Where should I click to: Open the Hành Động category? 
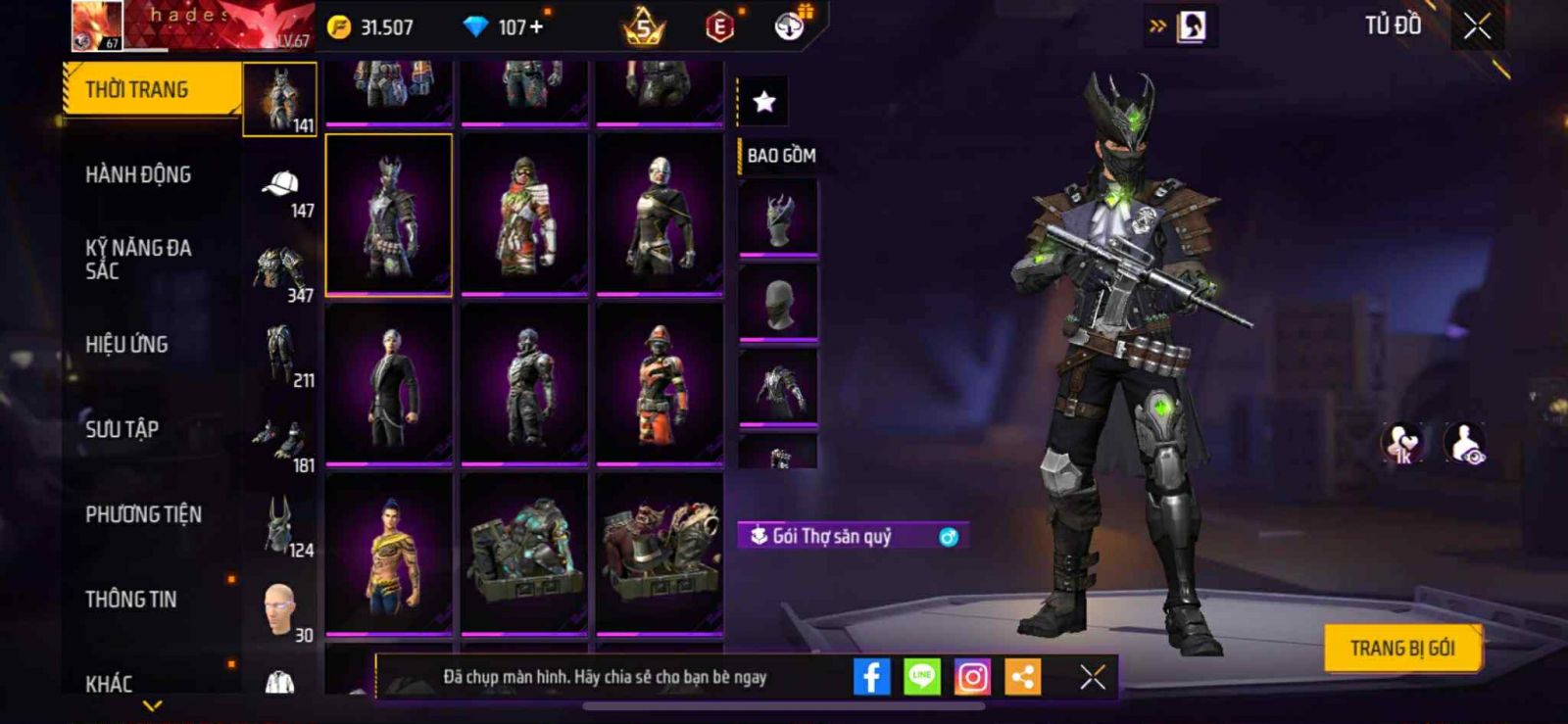[x=138, y=175]
